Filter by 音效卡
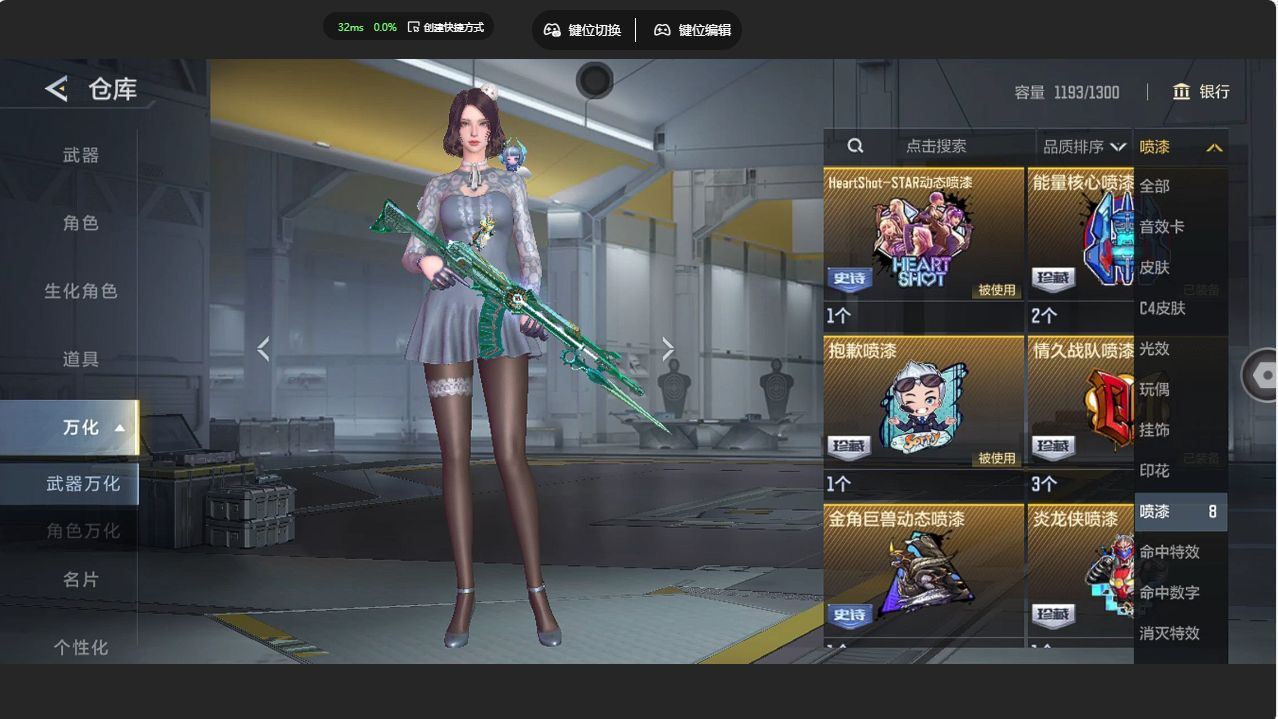The width and height of the screenshot is (1278, 719). click(x=1161, y=227)
